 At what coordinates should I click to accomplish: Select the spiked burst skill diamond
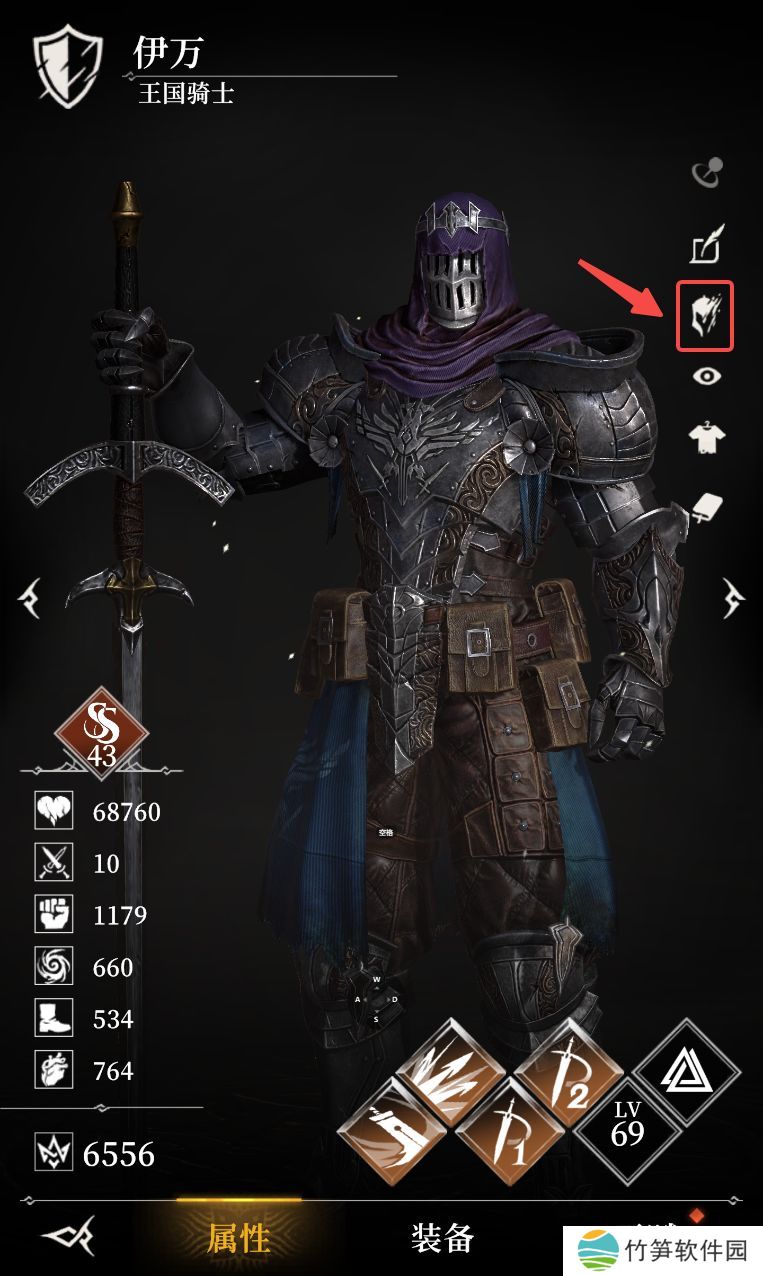pos(450,1078)
